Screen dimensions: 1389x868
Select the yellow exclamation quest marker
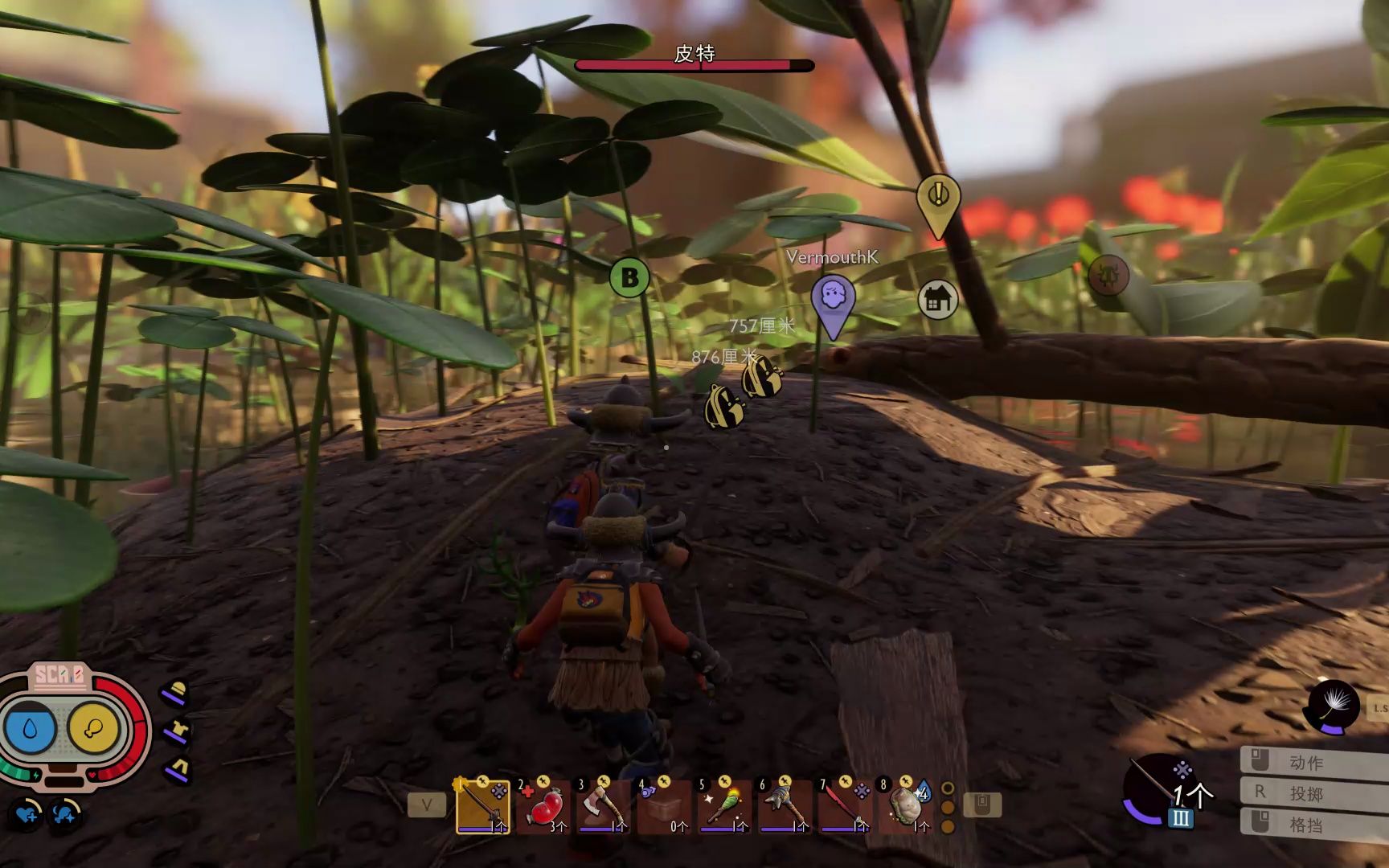tap(938, 196)
